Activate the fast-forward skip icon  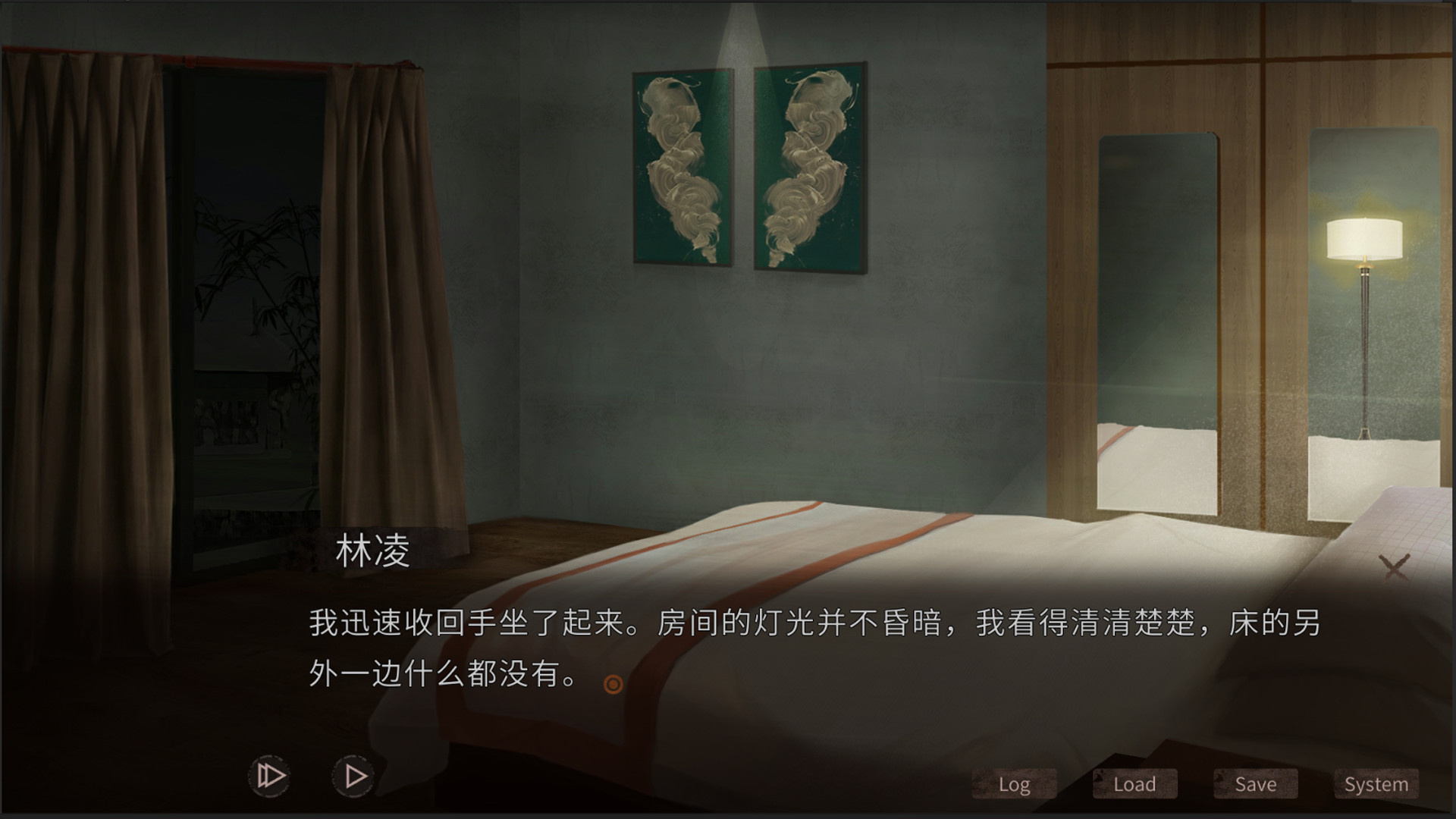pyautogui.click(x=271, y=776)
